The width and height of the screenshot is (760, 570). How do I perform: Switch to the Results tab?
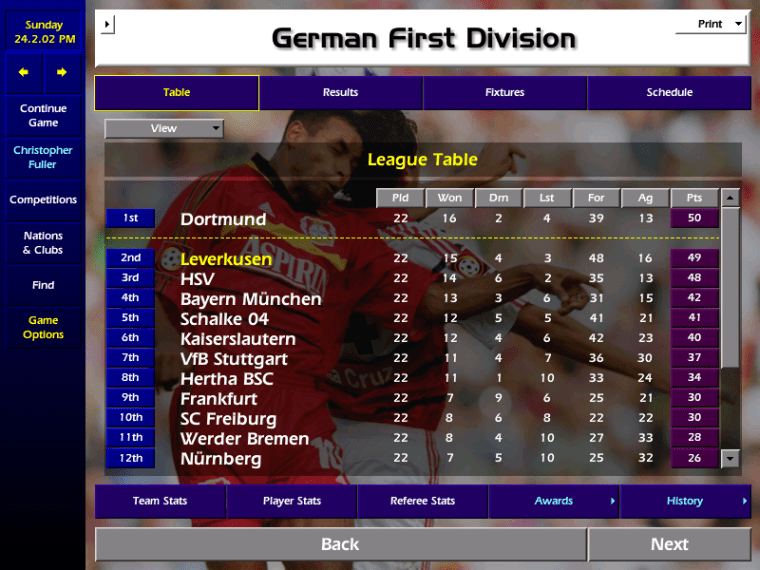tap(340, 93)
